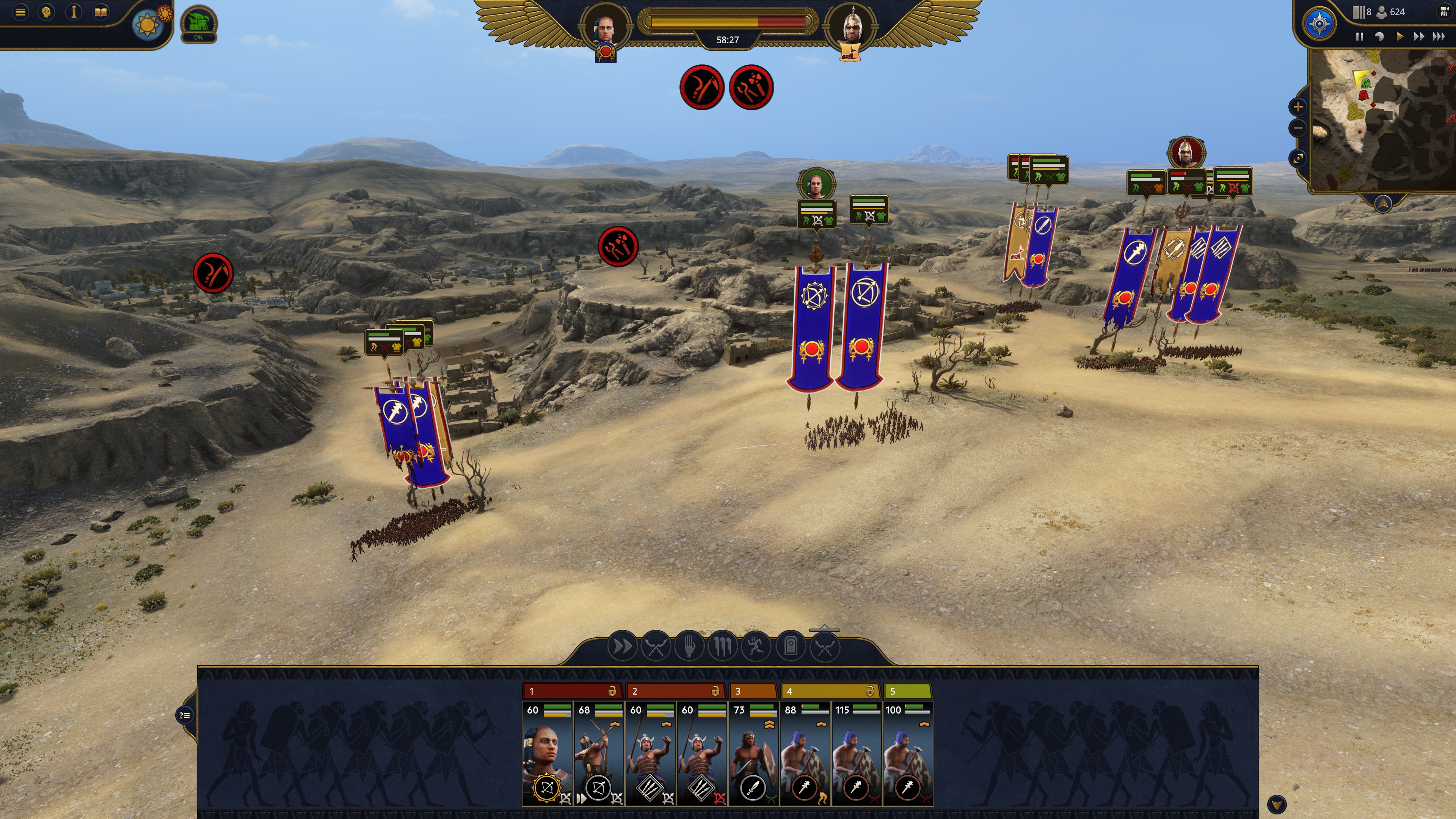Image resolution: width=1456 pixels, height=819 pixels.
Task: Zoom out the minimap with the minus button
Action: click(1298, 128)
